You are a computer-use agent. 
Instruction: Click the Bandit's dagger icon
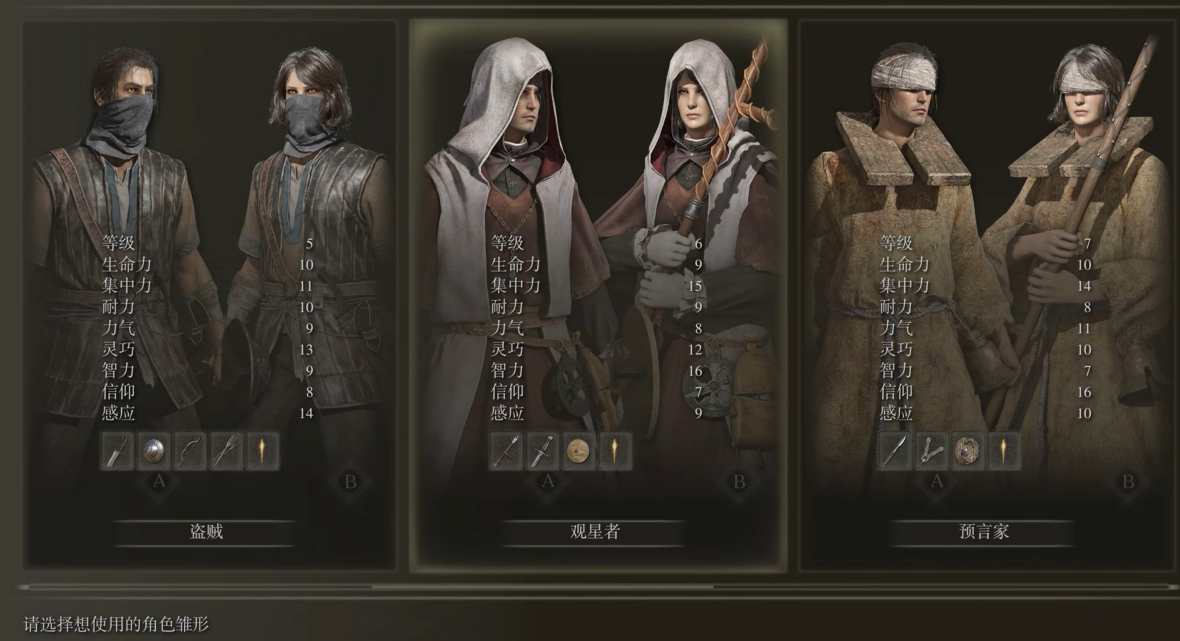click(x=117, y=451)
